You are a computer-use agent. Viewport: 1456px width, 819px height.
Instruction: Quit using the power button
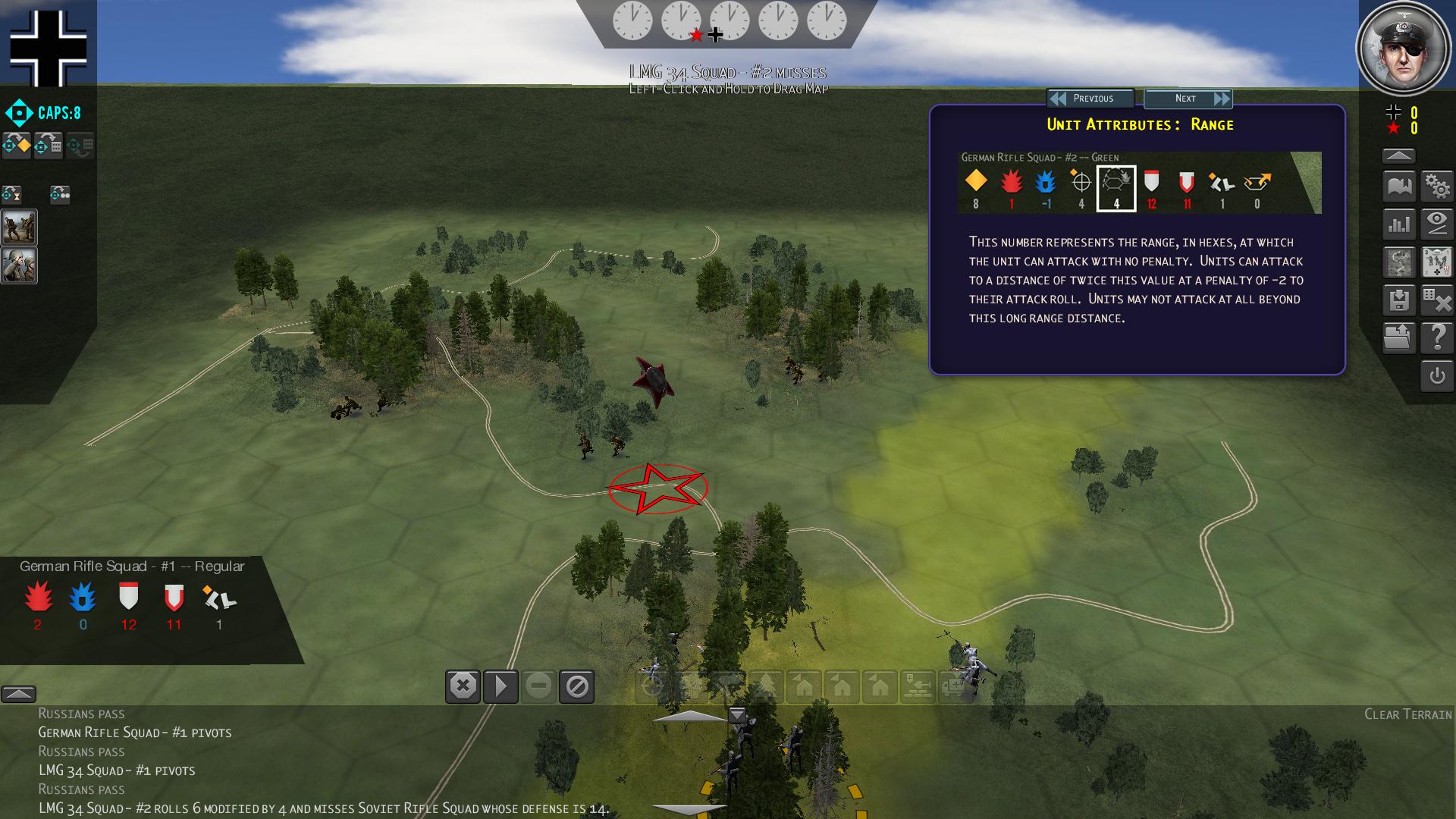(1437, 376)
